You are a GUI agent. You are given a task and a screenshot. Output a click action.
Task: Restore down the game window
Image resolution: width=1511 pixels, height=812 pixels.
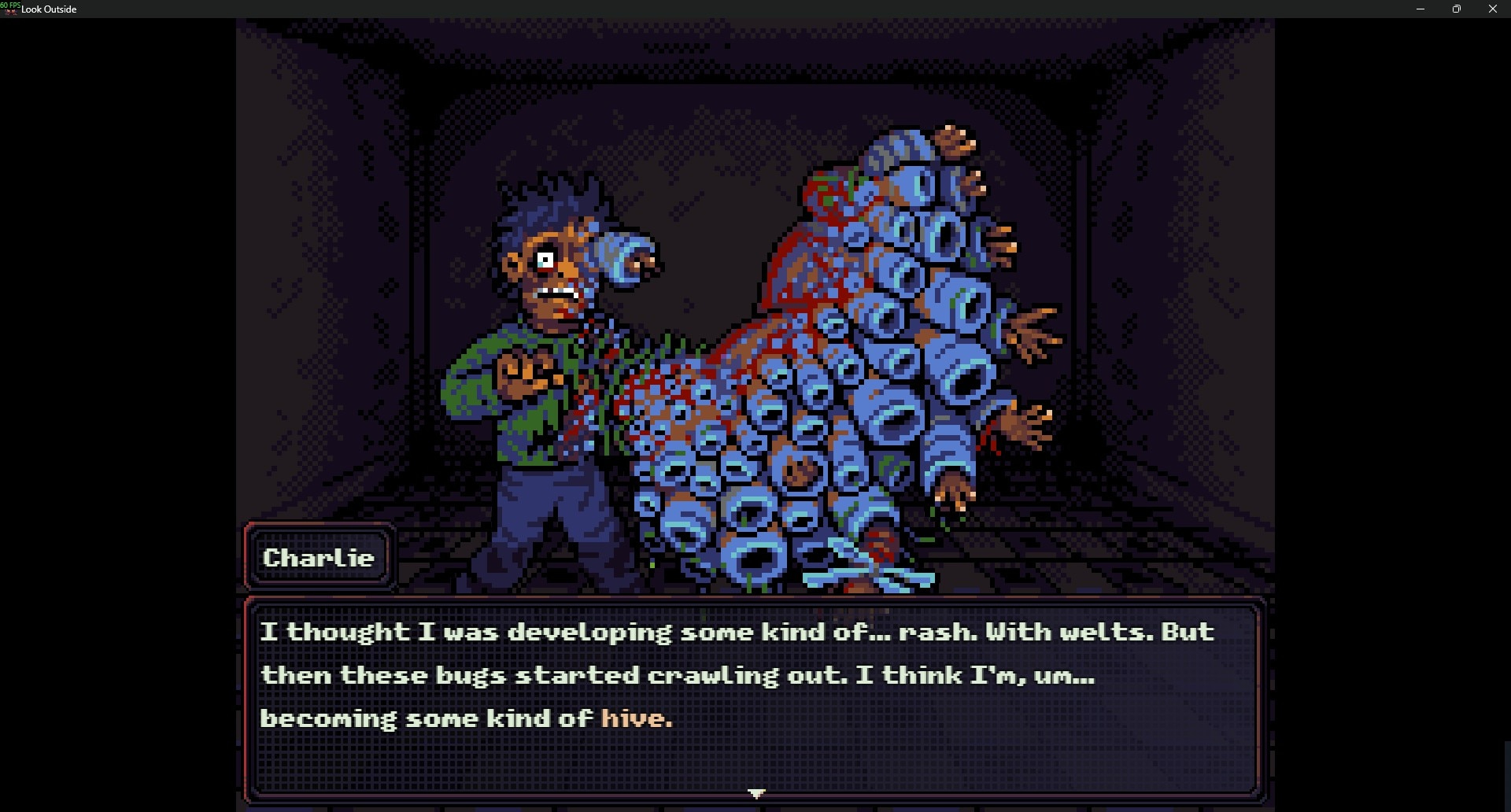coord(1456,9)
